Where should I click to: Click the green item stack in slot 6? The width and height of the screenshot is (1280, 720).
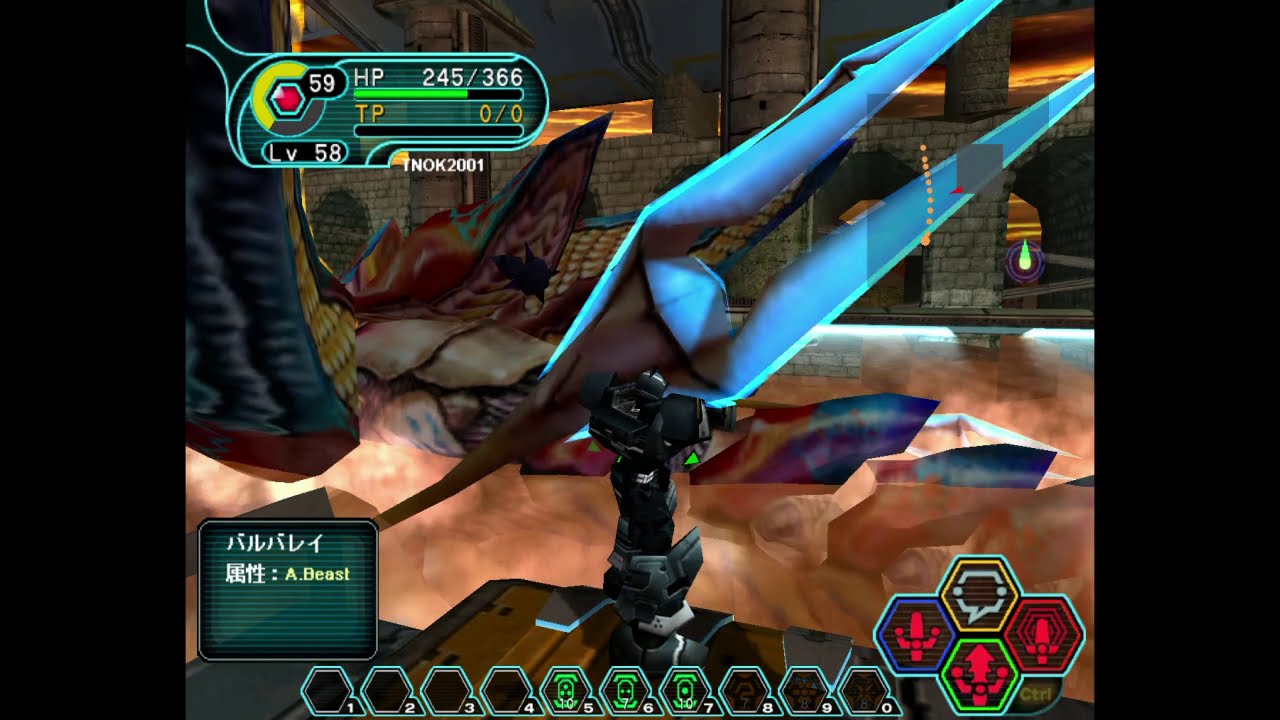[624, 688]
